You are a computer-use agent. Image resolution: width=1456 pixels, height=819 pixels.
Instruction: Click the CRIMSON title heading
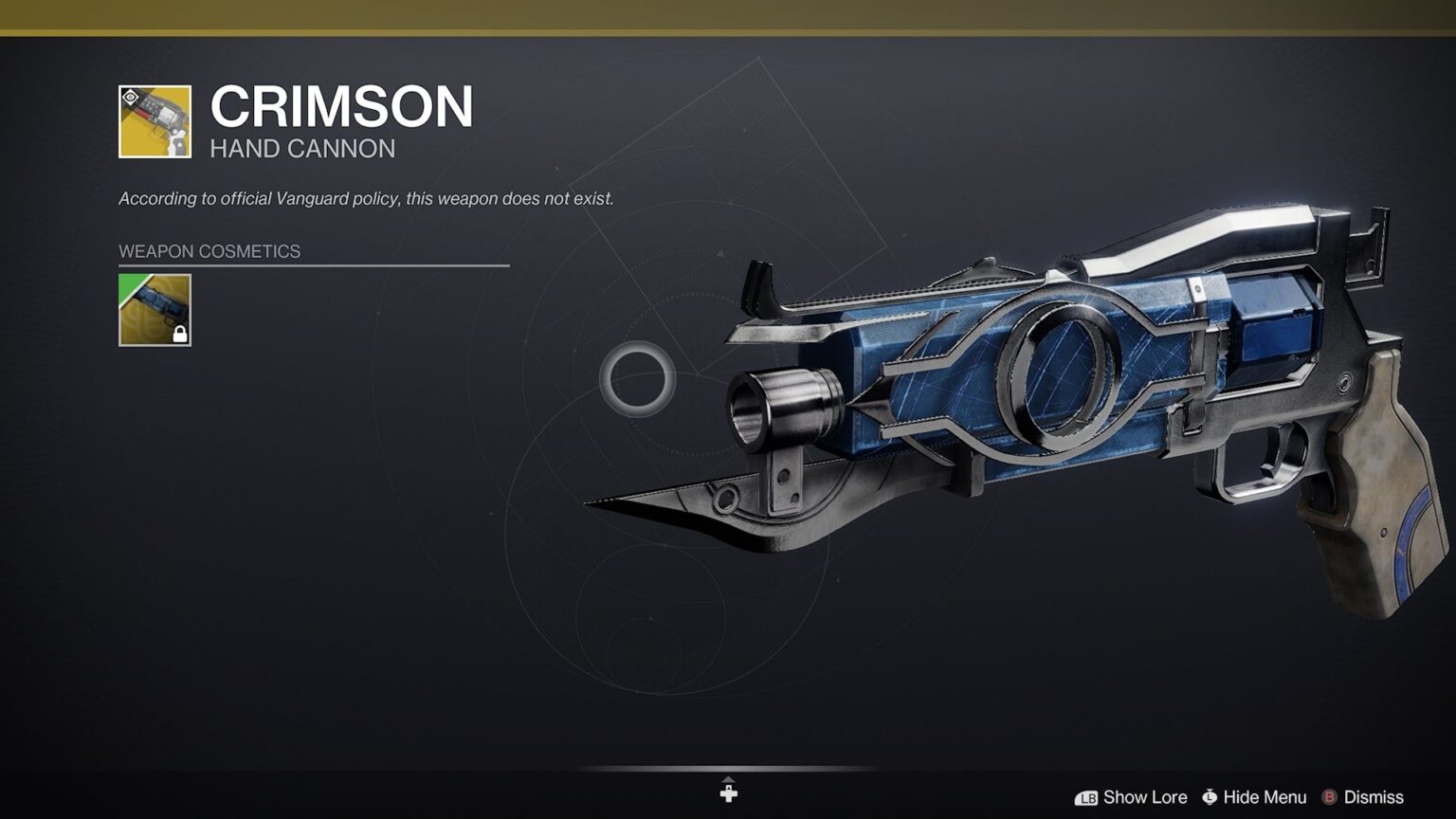(341, 104)
